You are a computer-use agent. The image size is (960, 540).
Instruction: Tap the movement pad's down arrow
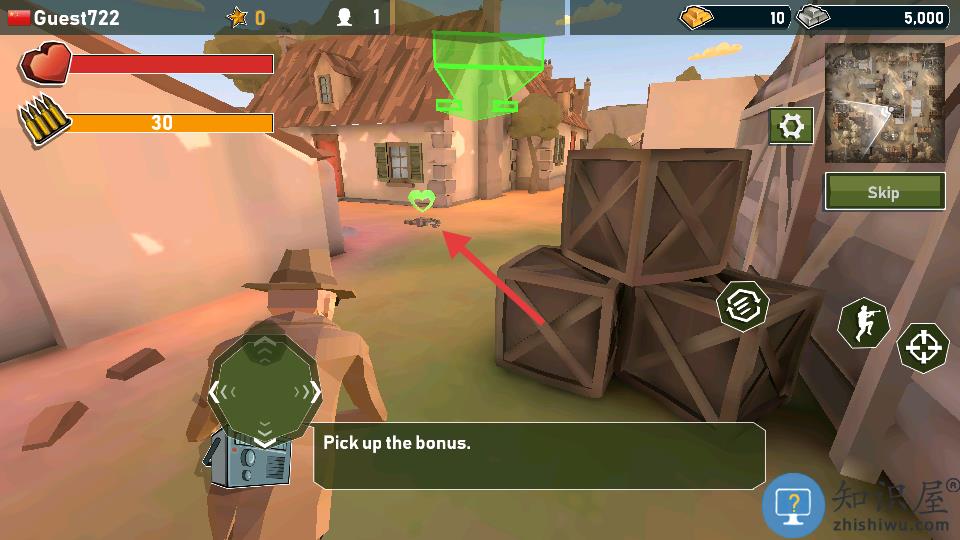click(x=264, y=437)
